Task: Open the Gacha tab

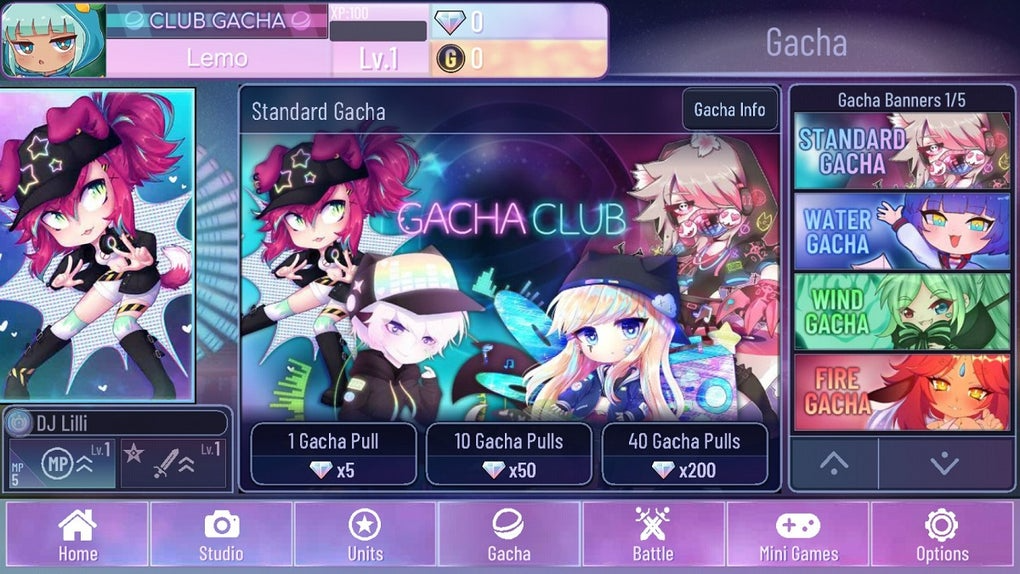Action: [x=509, y=535]
